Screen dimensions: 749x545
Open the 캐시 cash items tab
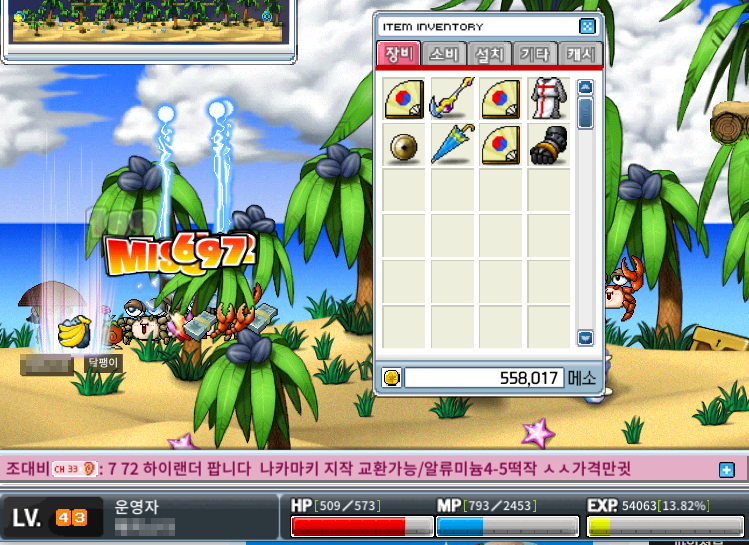580,54
